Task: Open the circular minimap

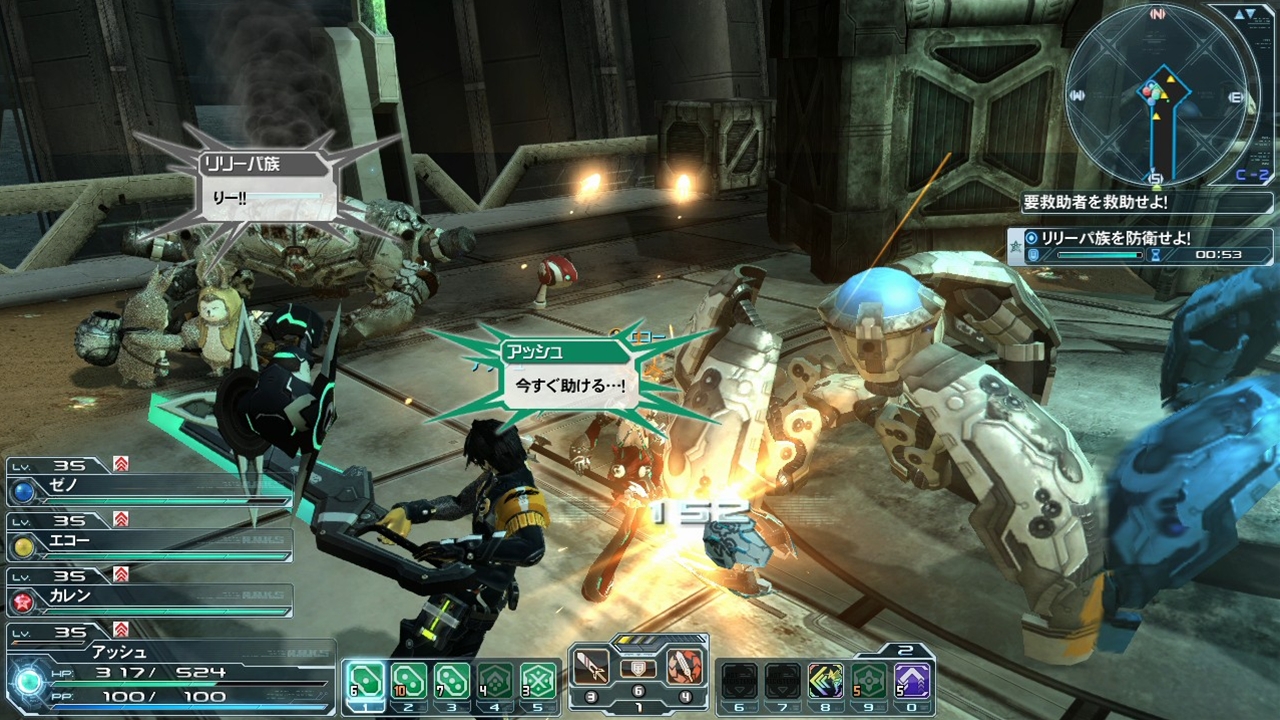Action: pyautogui.click(x=1157, y=95)
